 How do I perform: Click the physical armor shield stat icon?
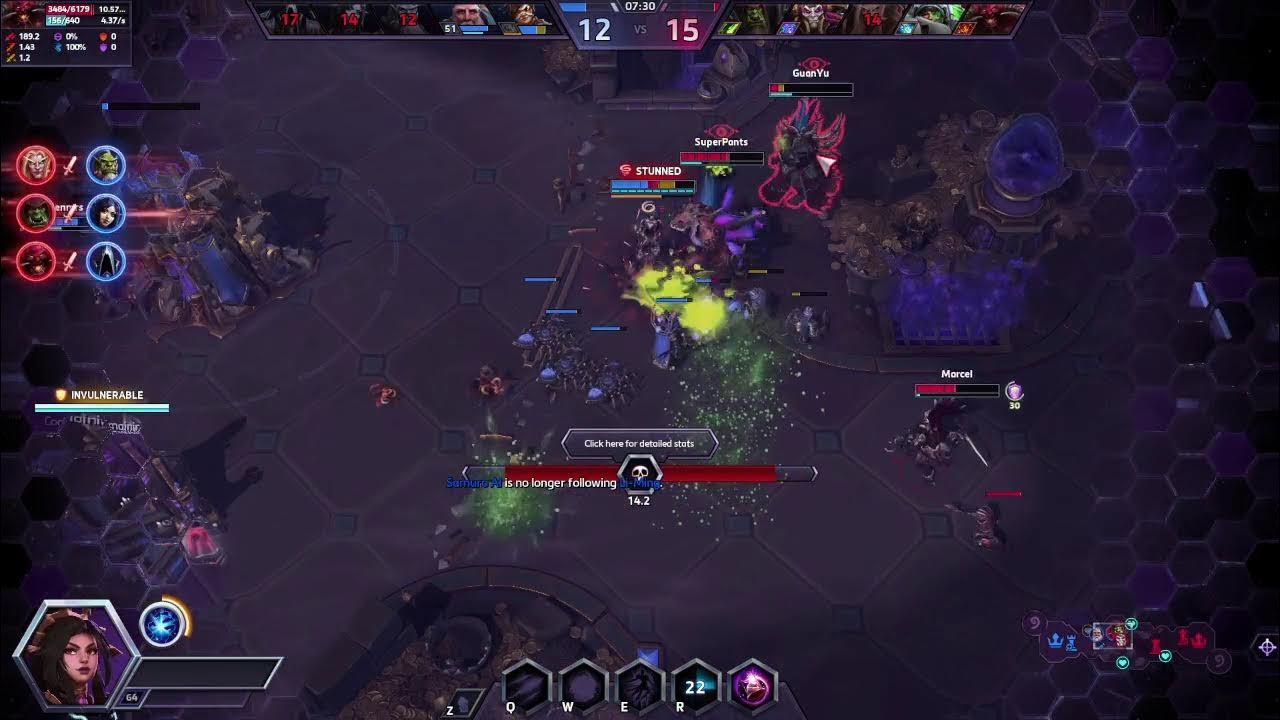pos(104,37)
